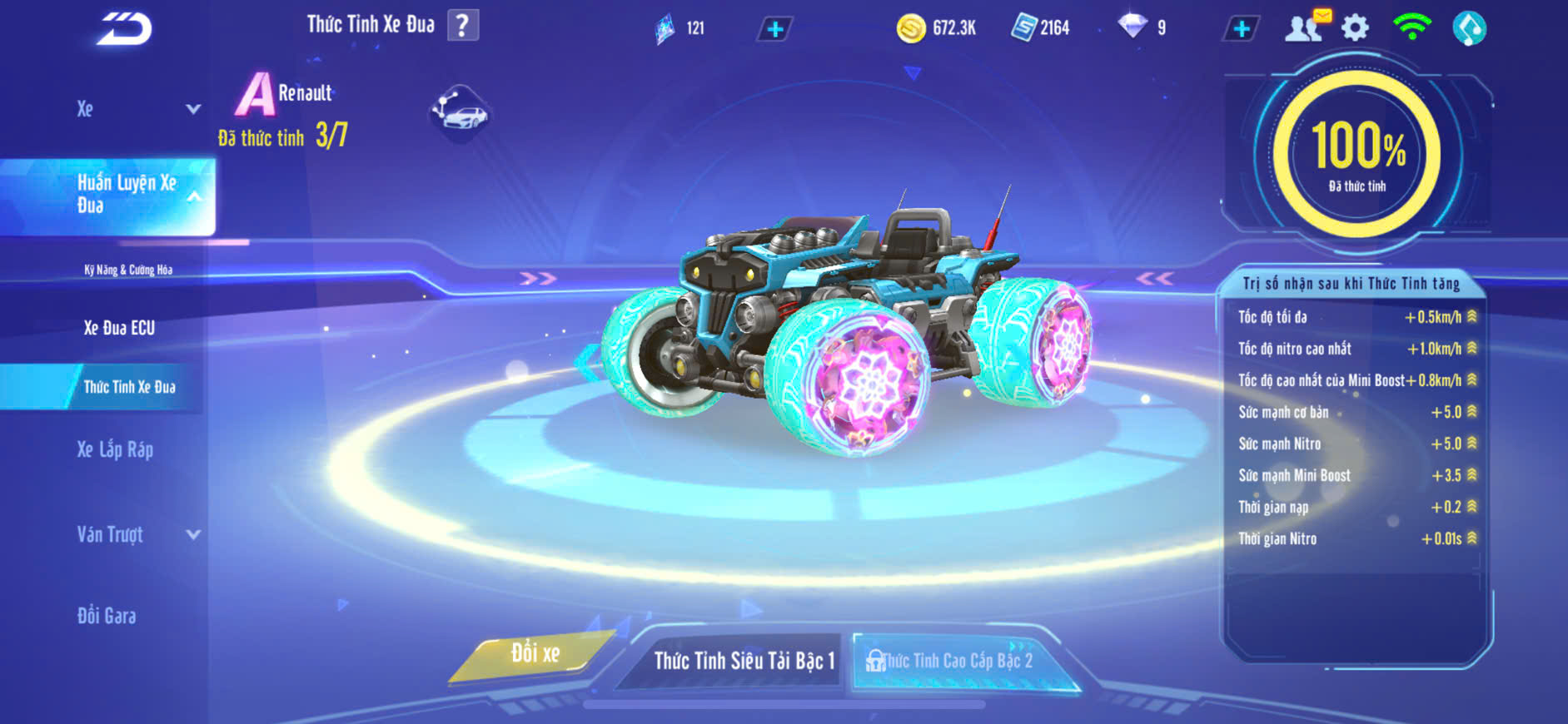Image resolution: width=1568 pixels, height=724 pixels.
Task: Add diamonds using the plus button
Action: (x=1241, y=29)
